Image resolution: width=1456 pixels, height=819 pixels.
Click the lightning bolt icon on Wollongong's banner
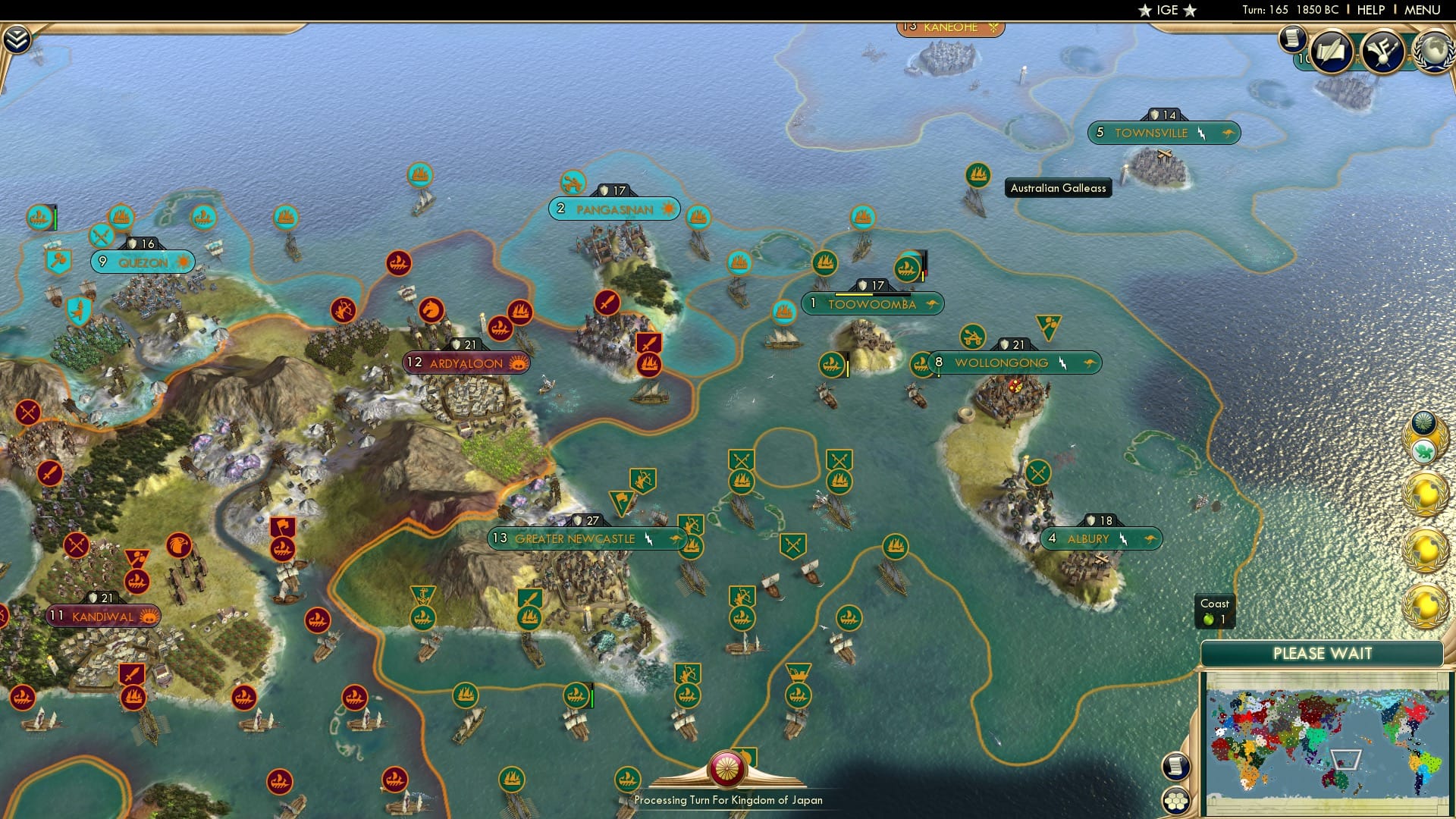pos(1061,363)
